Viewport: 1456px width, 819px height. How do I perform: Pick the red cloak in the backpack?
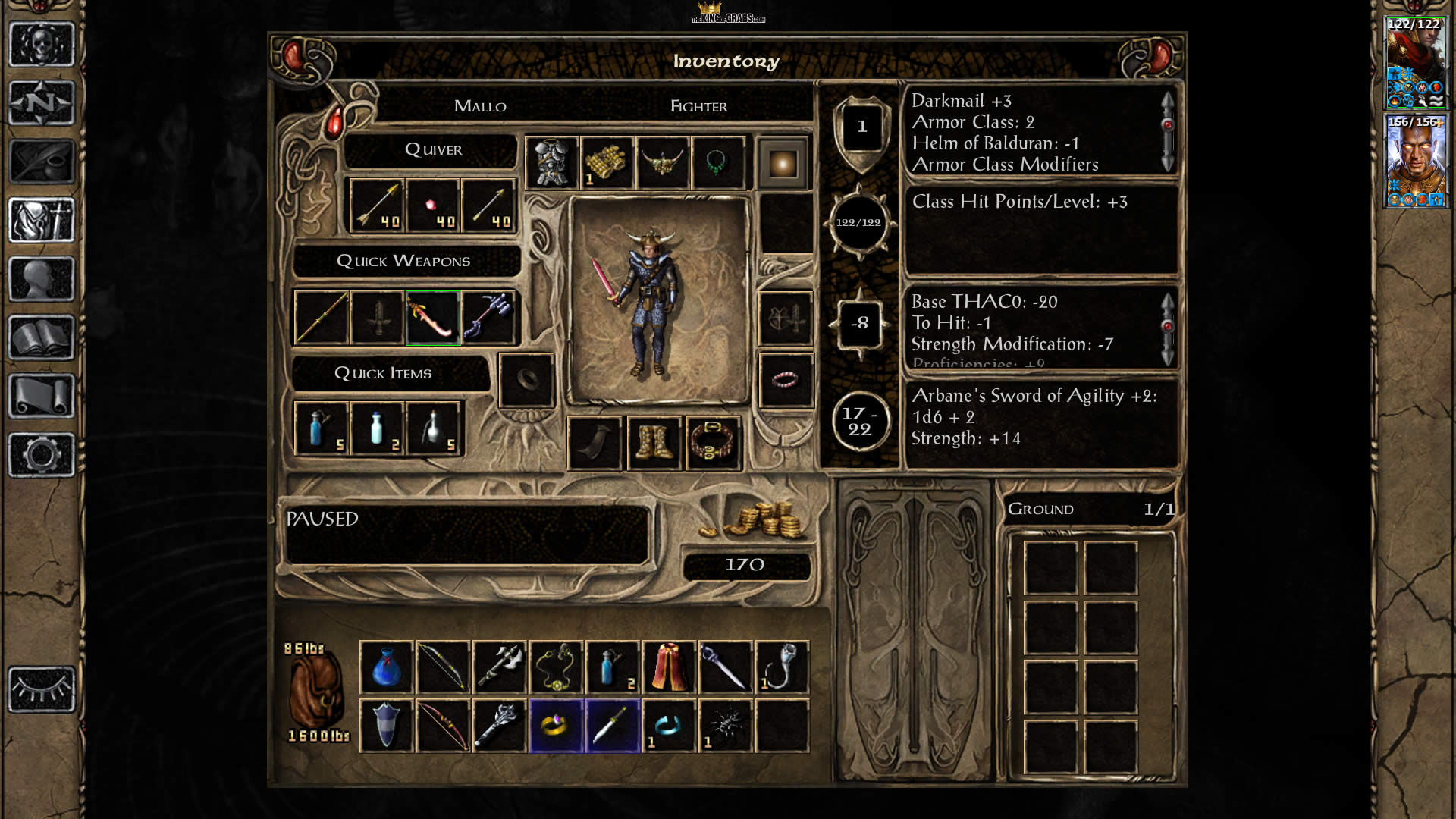point(669,667)
